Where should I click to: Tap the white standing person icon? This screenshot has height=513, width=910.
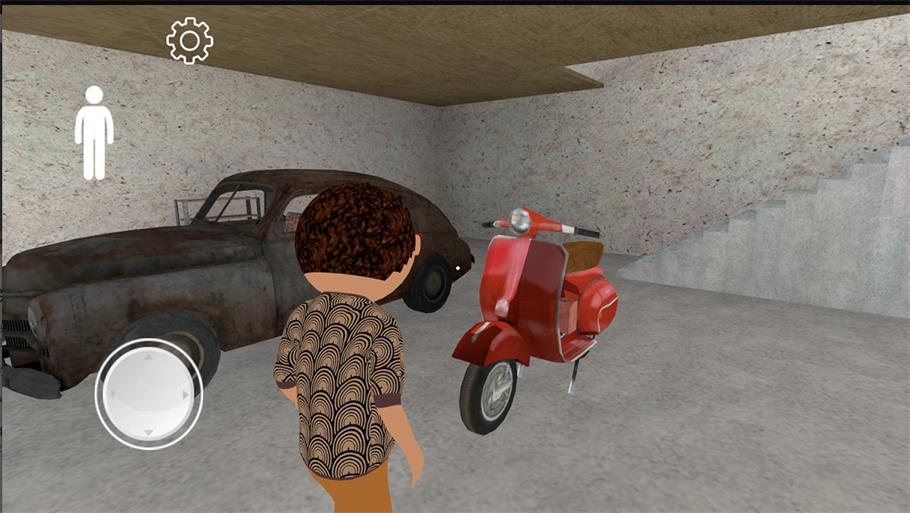pos(94,132)
